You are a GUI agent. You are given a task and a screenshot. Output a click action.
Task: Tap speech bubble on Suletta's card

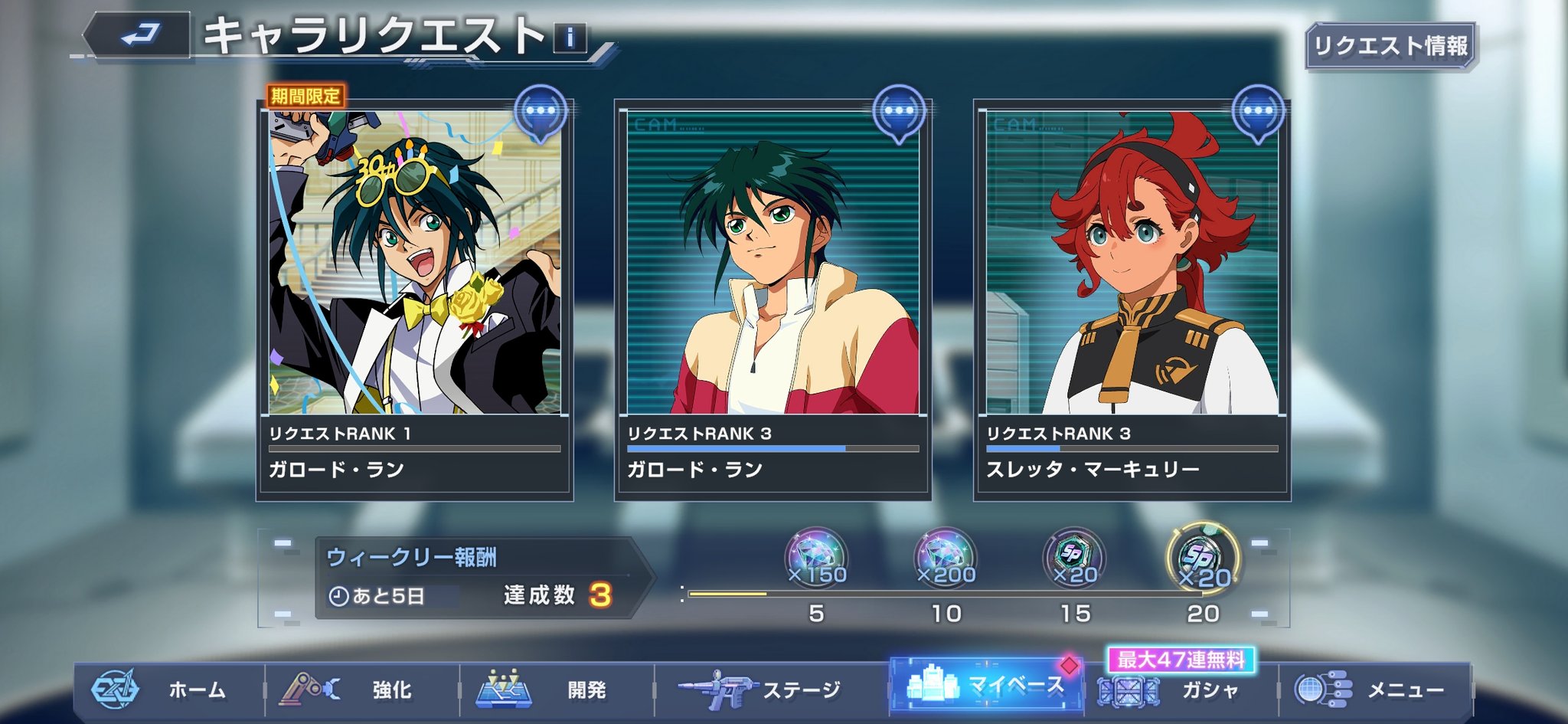pyautogui.click(x=1258, y=112)
